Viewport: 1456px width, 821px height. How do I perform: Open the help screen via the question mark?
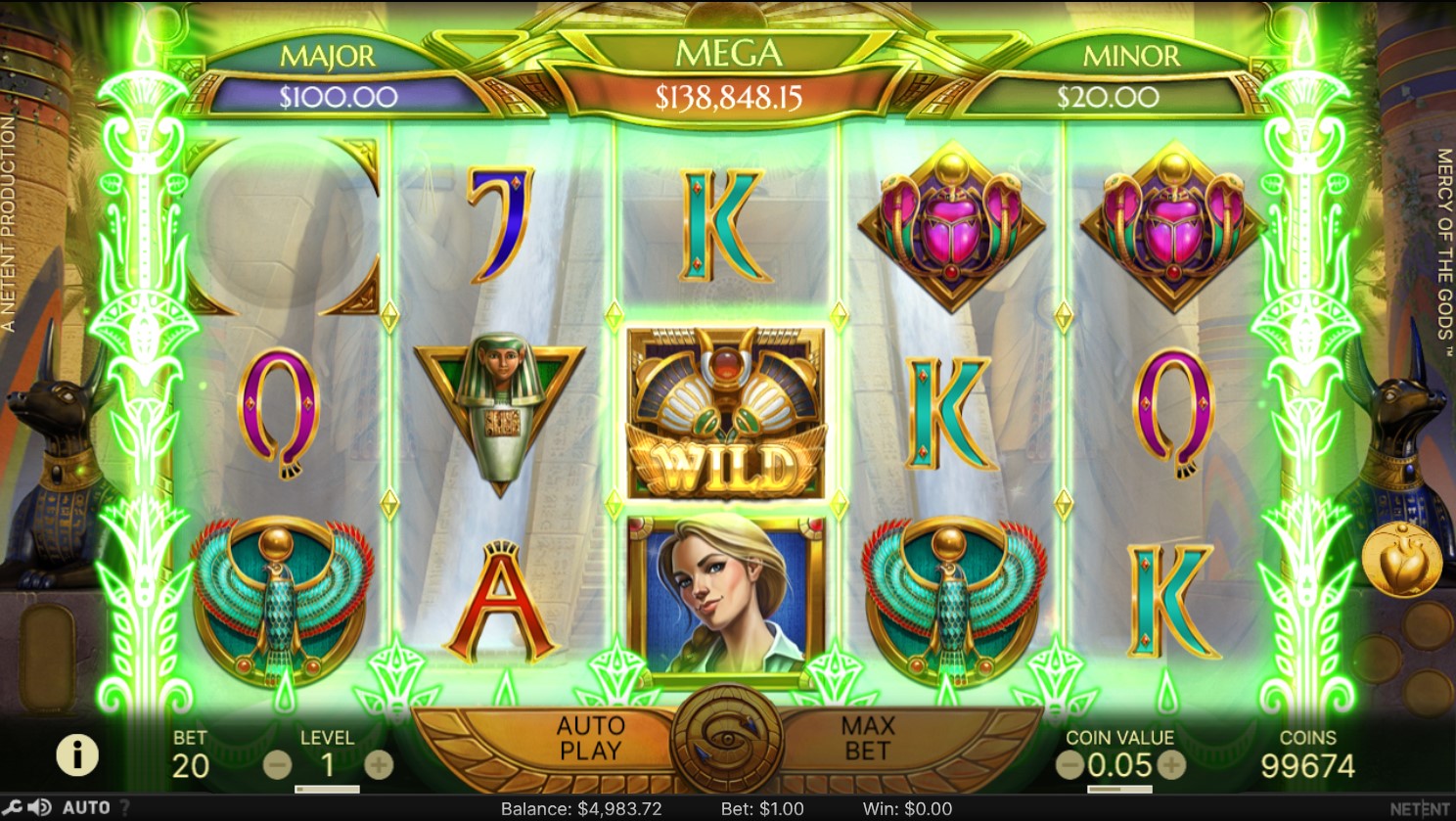[x=125, y=807]
